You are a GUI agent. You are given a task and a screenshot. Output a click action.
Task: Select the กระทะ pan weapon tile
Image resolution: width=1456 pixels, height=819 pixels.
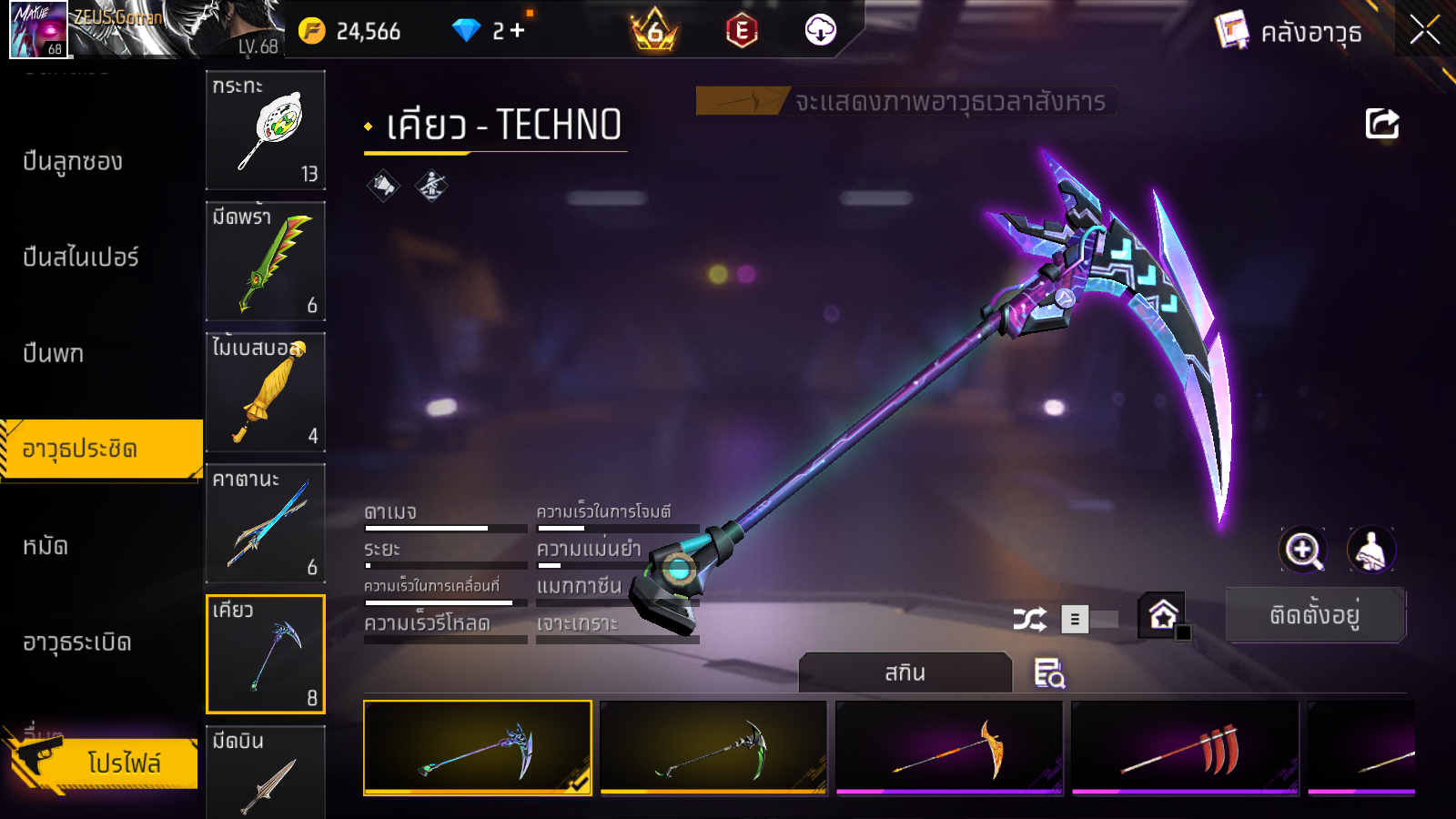coord(266,130)
